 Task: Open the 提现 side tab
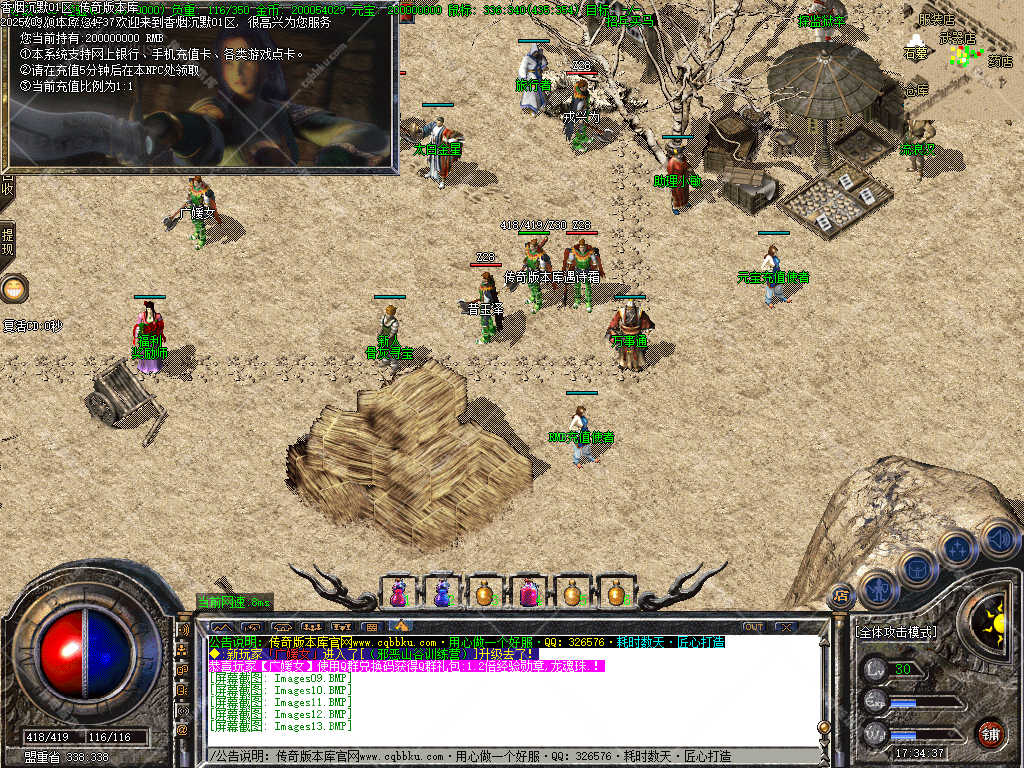pos(7,243)
